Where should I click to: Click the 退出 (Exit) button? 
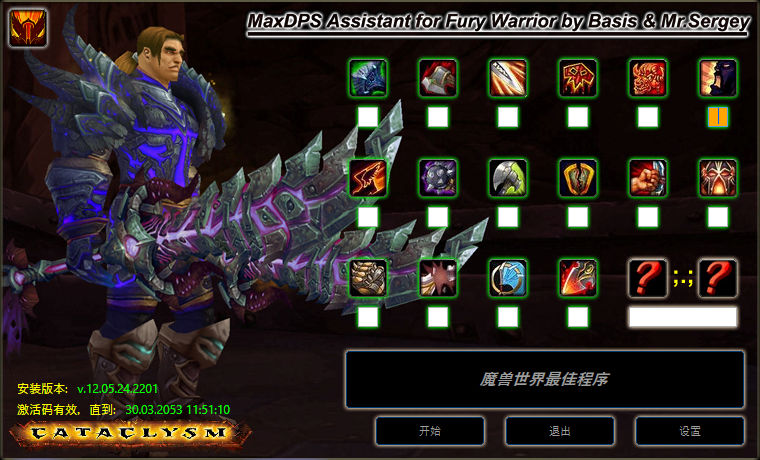pos(560,431)
